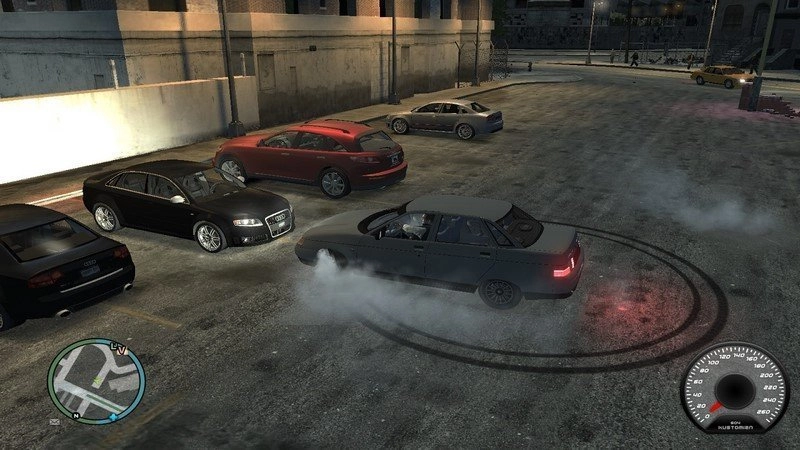This screenshot has width=800, height=450.
Task: Open the envelope message icon beside the radar
Action: tap(53, 422)
